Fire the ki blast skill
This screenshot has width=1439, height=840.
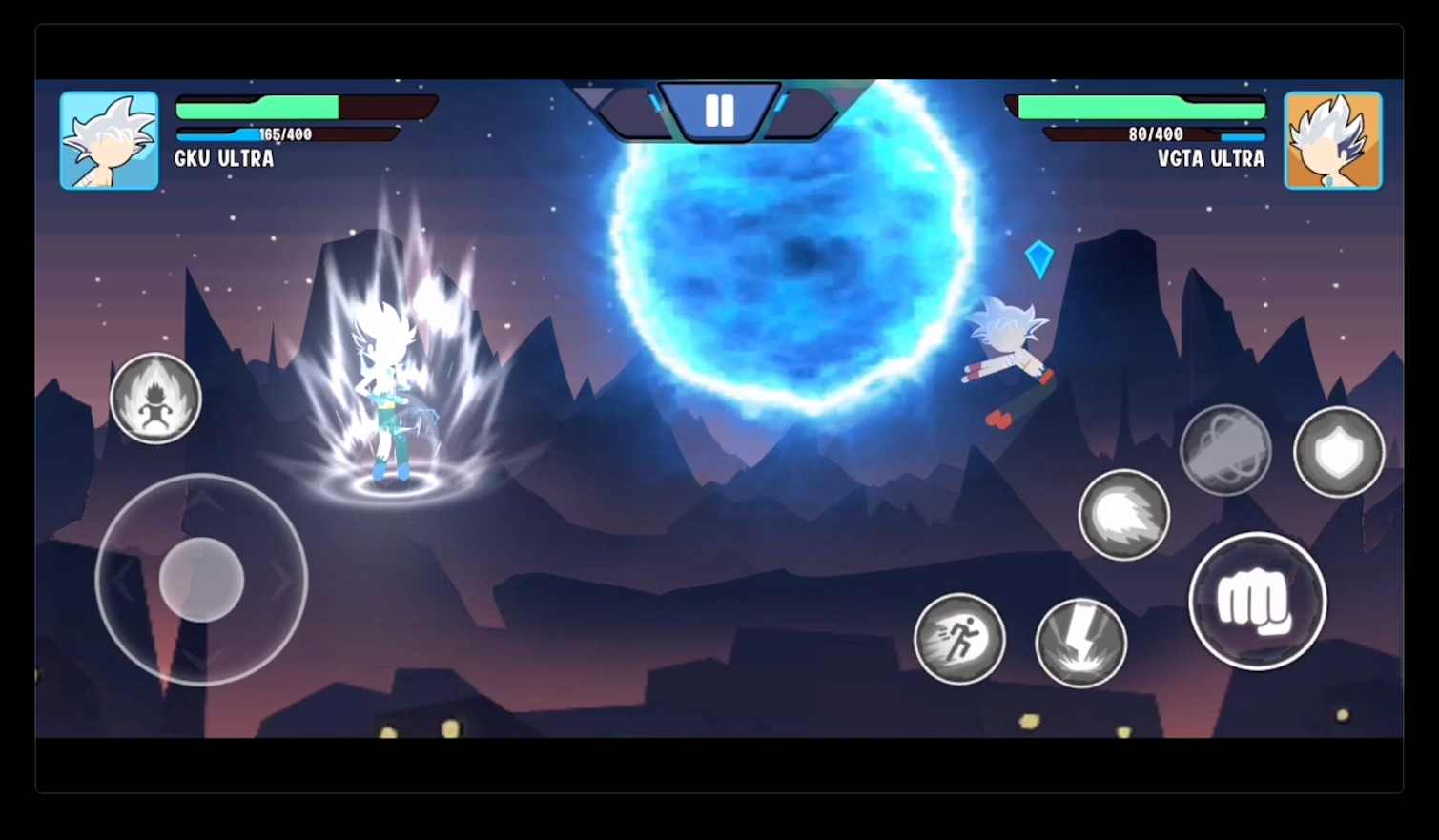(x=1124, y=515)
